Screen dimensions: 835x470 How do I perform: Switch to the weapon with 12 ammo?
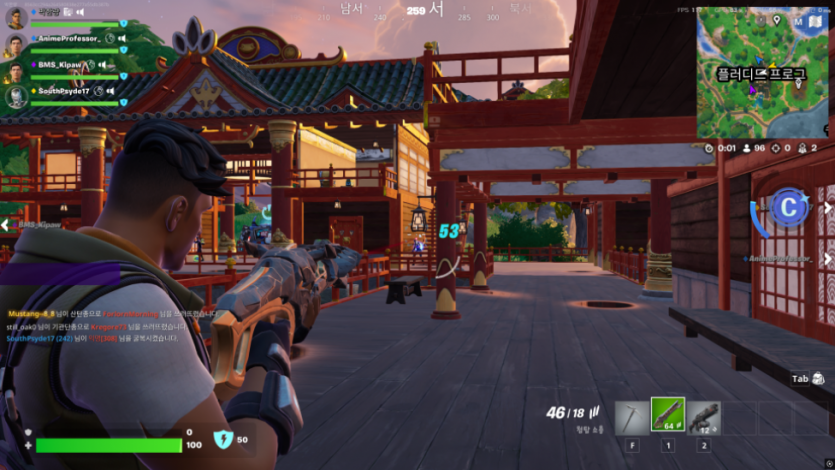[x=703, y=415]
